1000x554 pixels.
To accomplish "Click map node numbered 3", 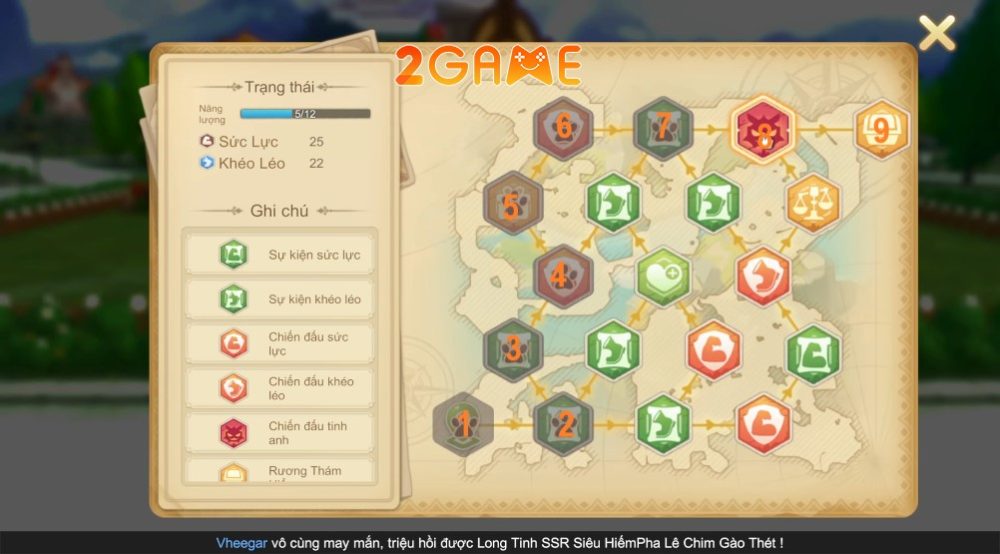I will pos(513,349).
